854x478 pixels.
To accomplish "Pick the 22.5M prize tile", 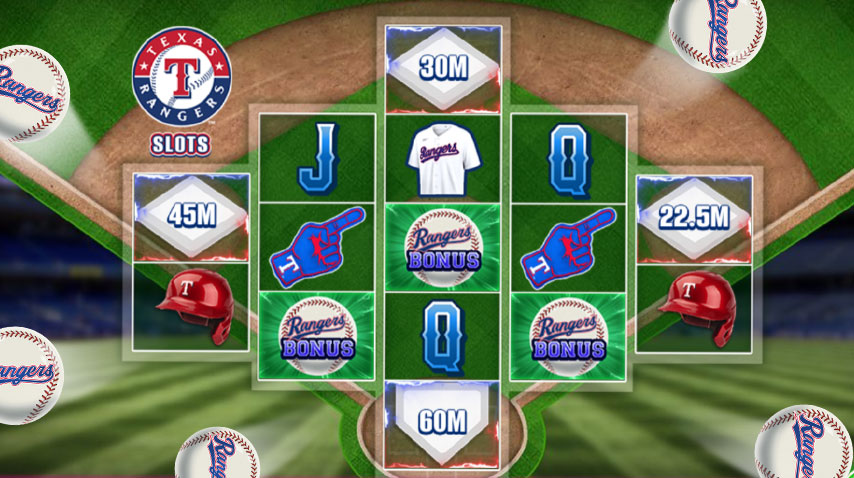I will [x=693, y=217].
